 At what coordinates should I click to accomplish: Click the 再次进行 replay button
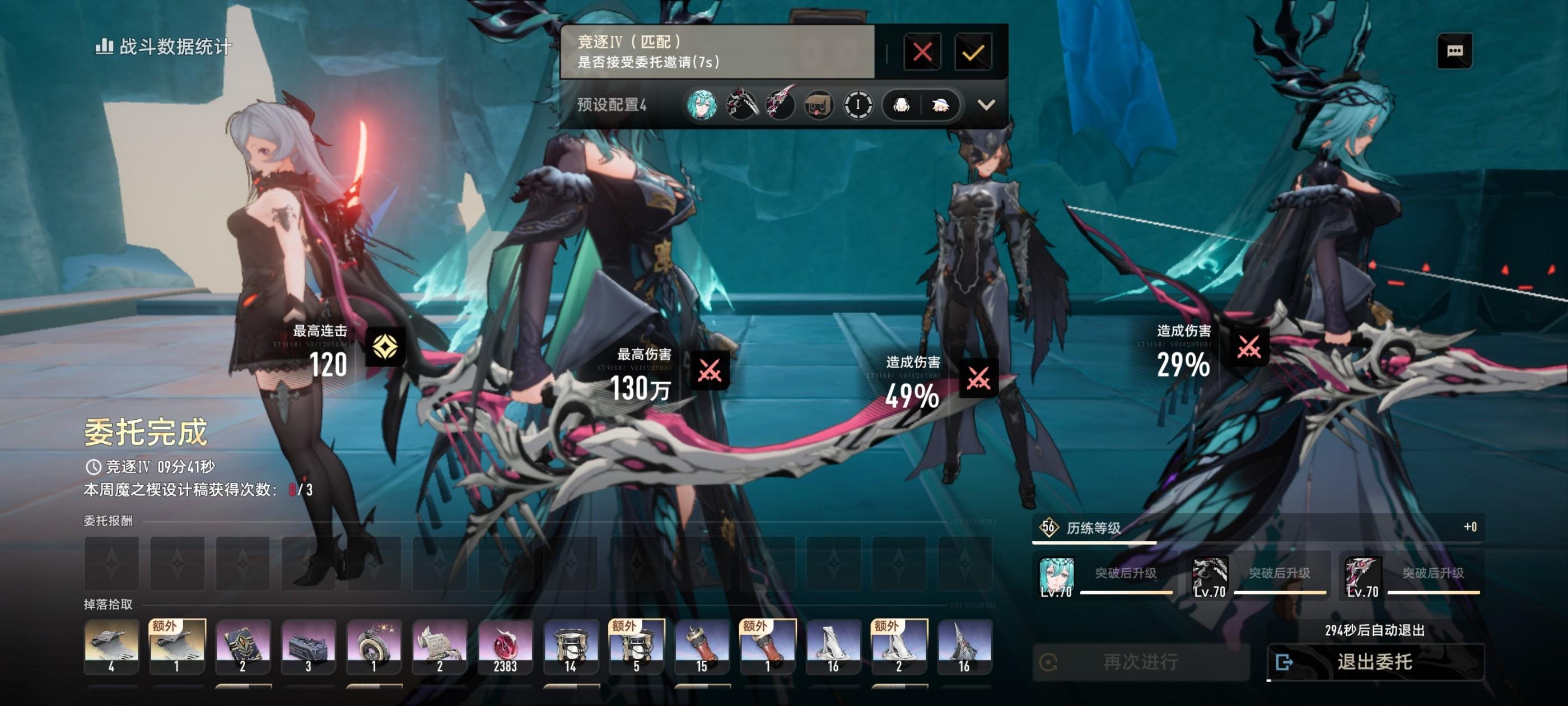pos(1140,662)
